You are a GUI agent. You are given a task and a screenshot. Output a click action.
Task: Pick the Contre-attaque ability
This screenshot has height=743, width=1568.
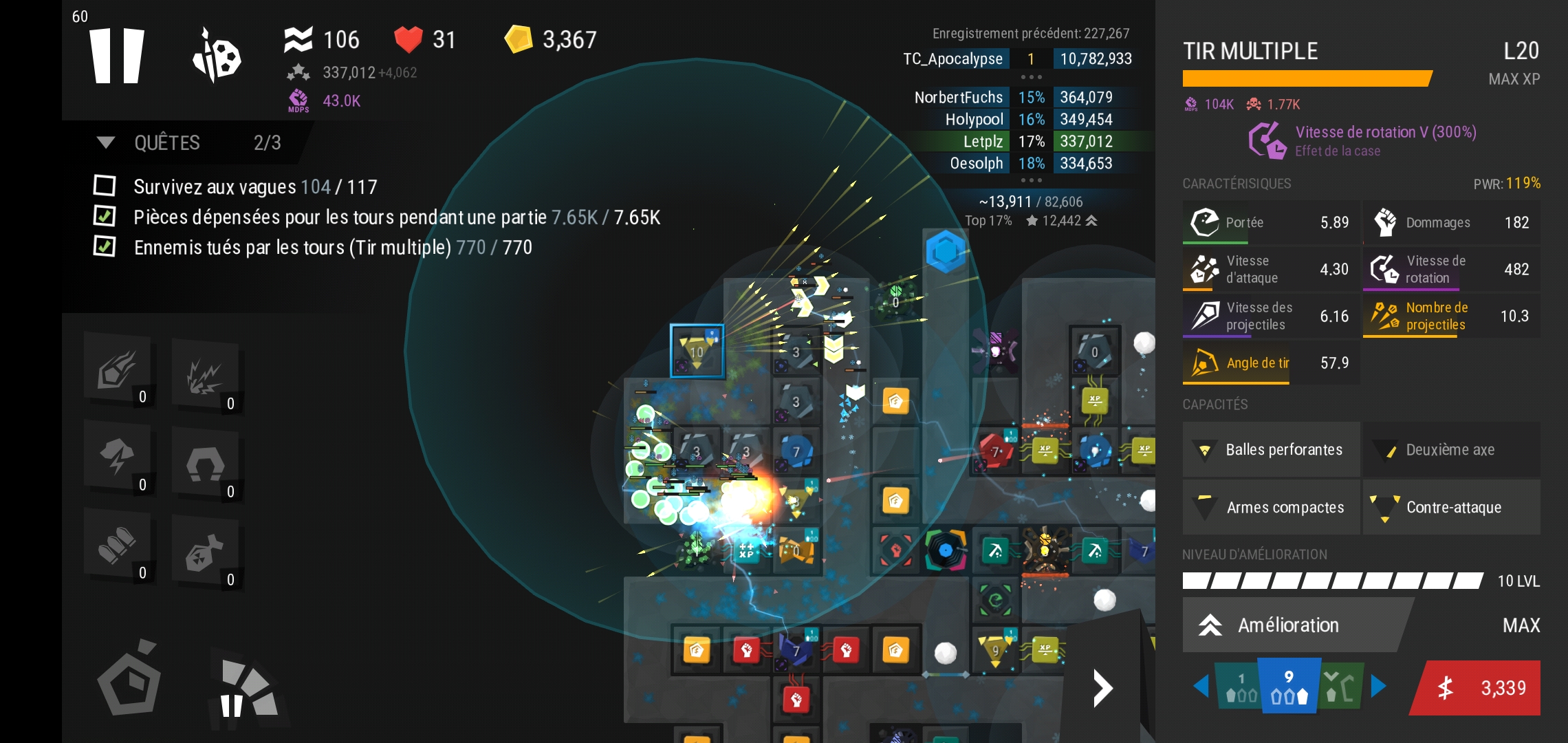pyautogui.click(x=1451, y=508)
